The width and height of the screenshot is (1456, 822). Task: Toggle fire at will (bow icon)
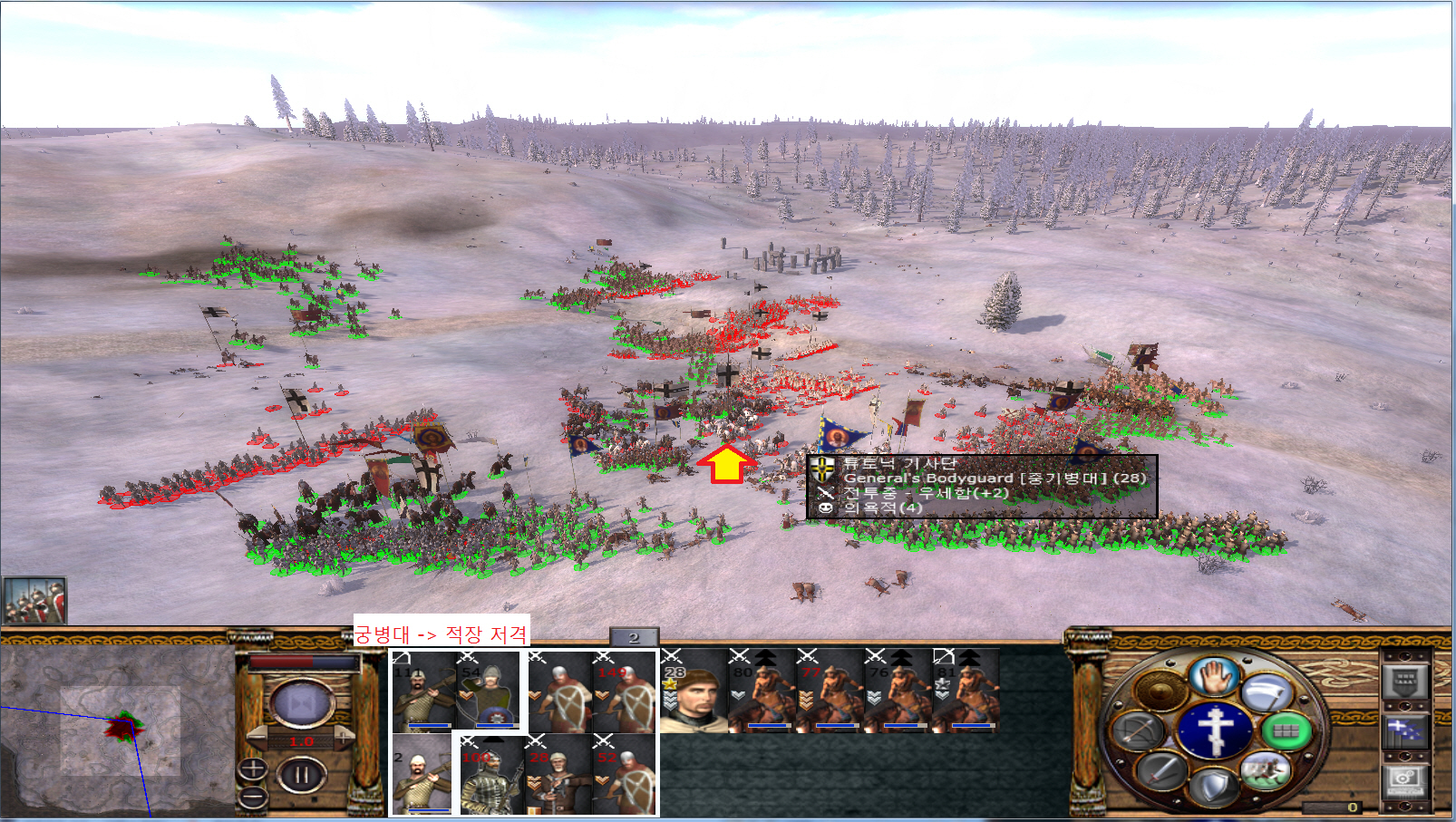1139,730
